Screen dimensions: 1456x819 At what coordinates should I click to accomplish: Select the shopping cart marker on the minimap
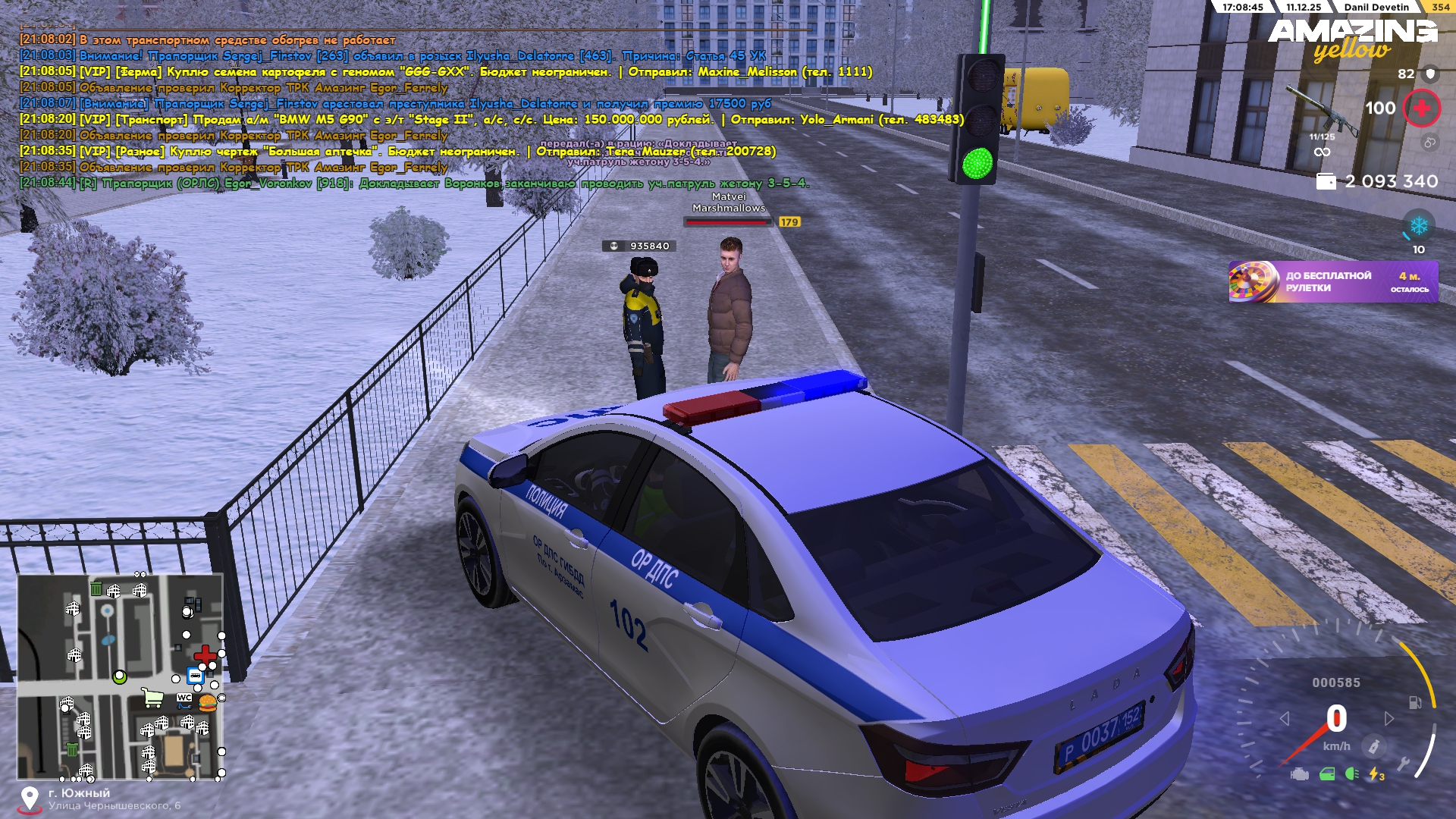pos(153,698)
